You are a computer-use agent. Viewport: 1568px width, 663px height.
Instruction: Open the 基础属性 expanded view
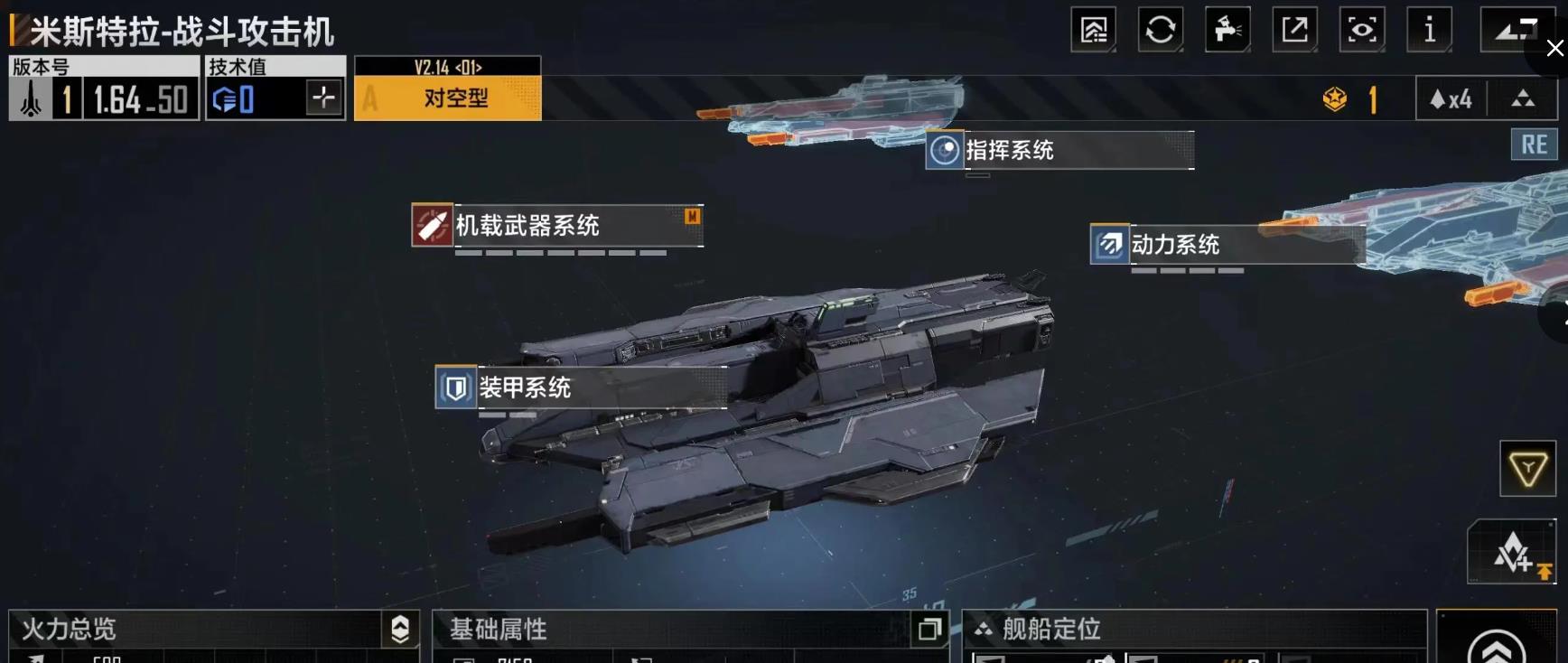click(x=931, y=630)
